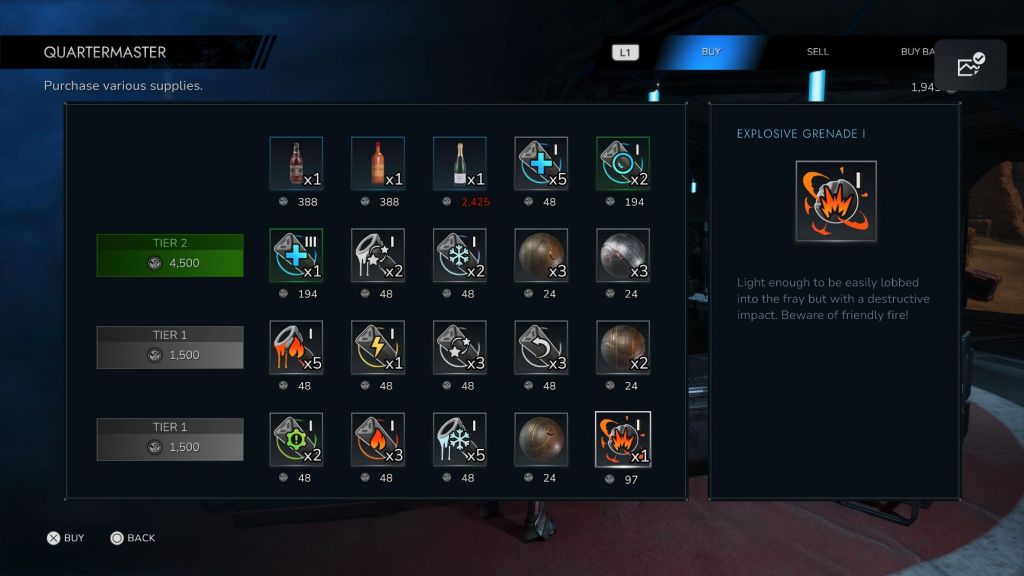Select the dripping canister with stars
This screenshot has height=576, width=1024.
pyautogui.click(x=378, y=255)
